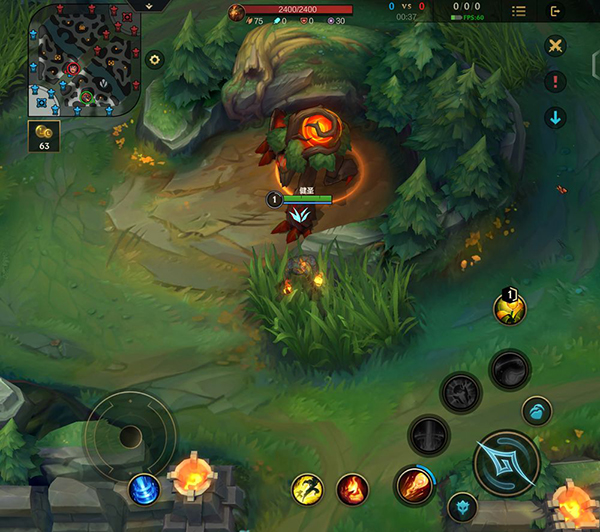Cast the red flame Ignite spell
Viewport: 600px width, 532px height.
[x=352, y=489]
